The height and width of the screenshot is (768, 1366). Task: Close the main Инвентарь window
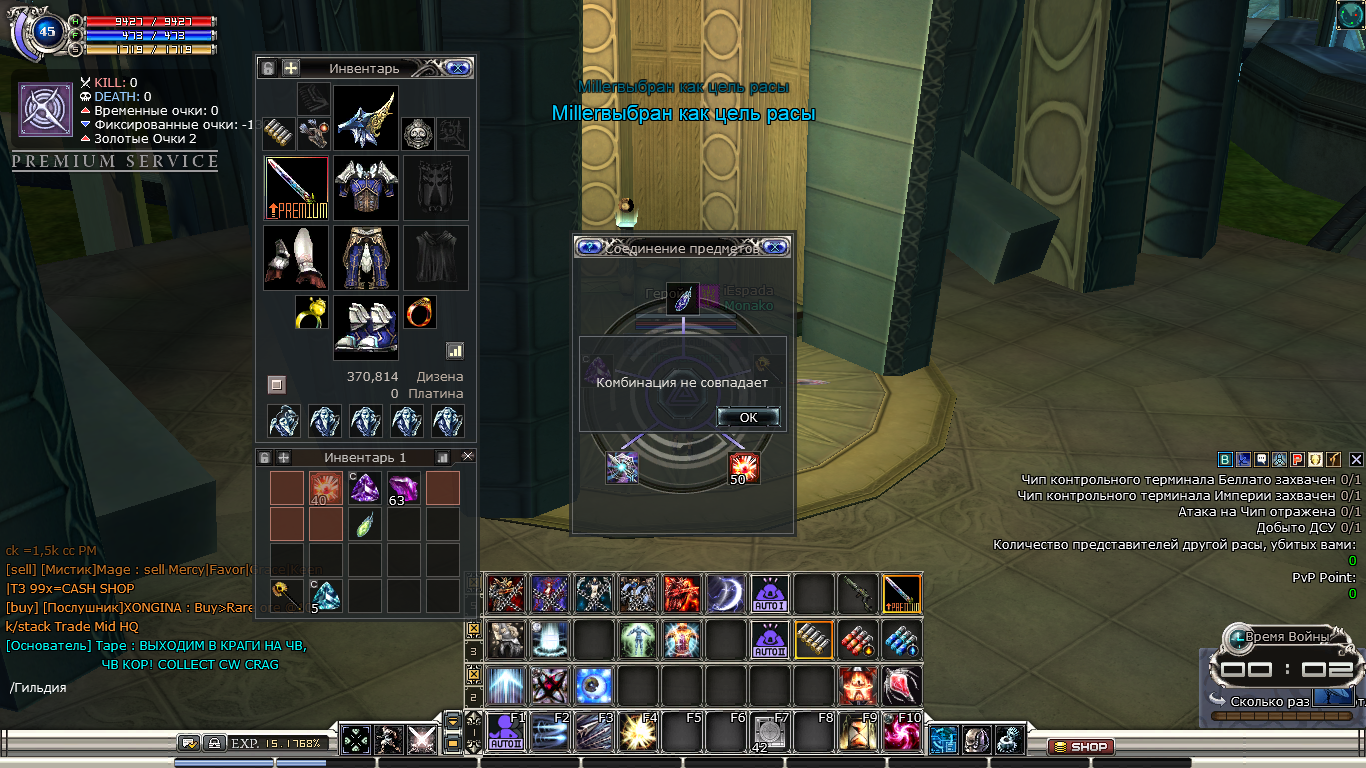coord(457,68)
